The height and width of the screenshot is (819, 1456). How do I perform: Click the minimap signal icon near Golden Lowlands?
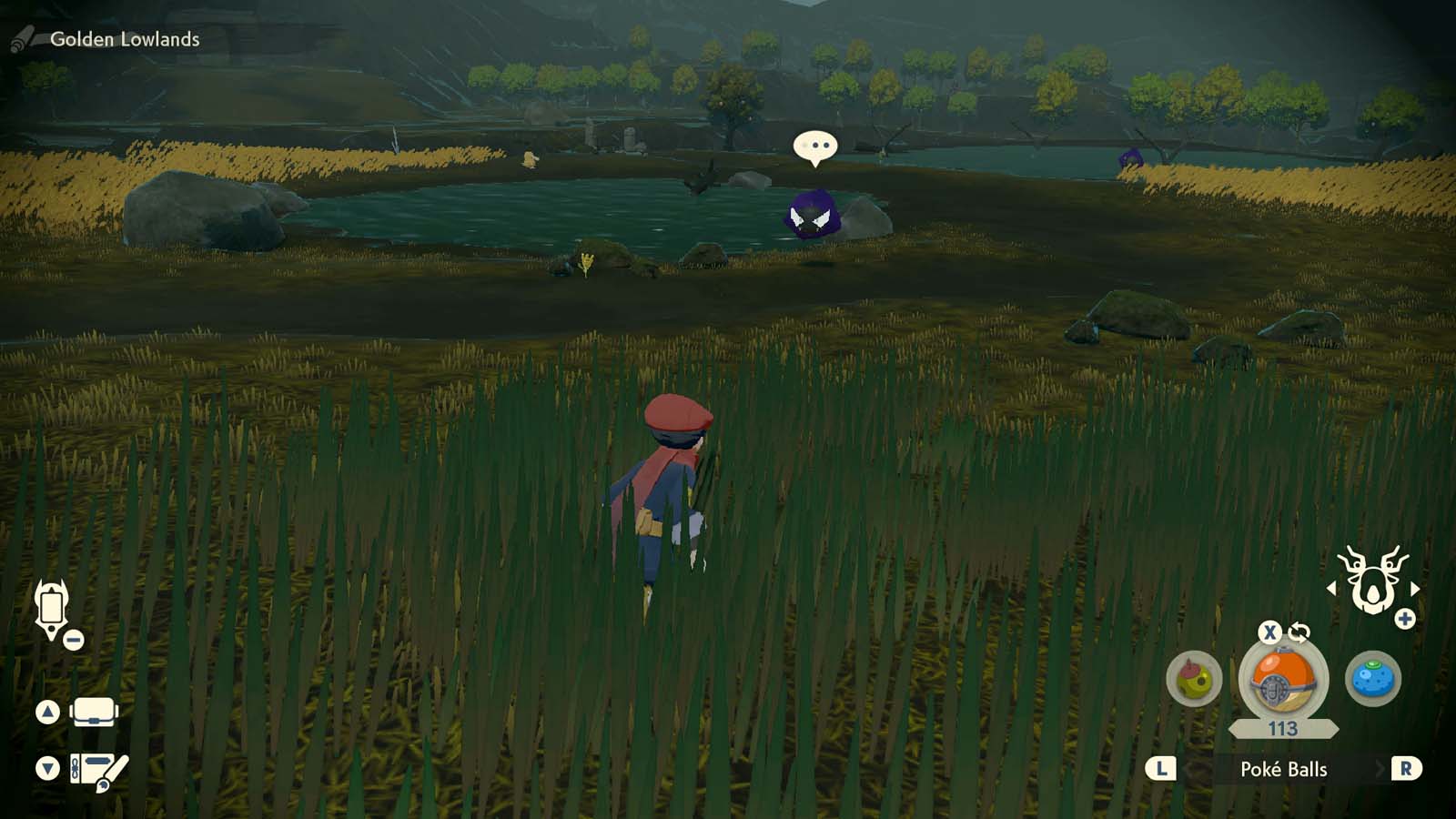[22, 40]
